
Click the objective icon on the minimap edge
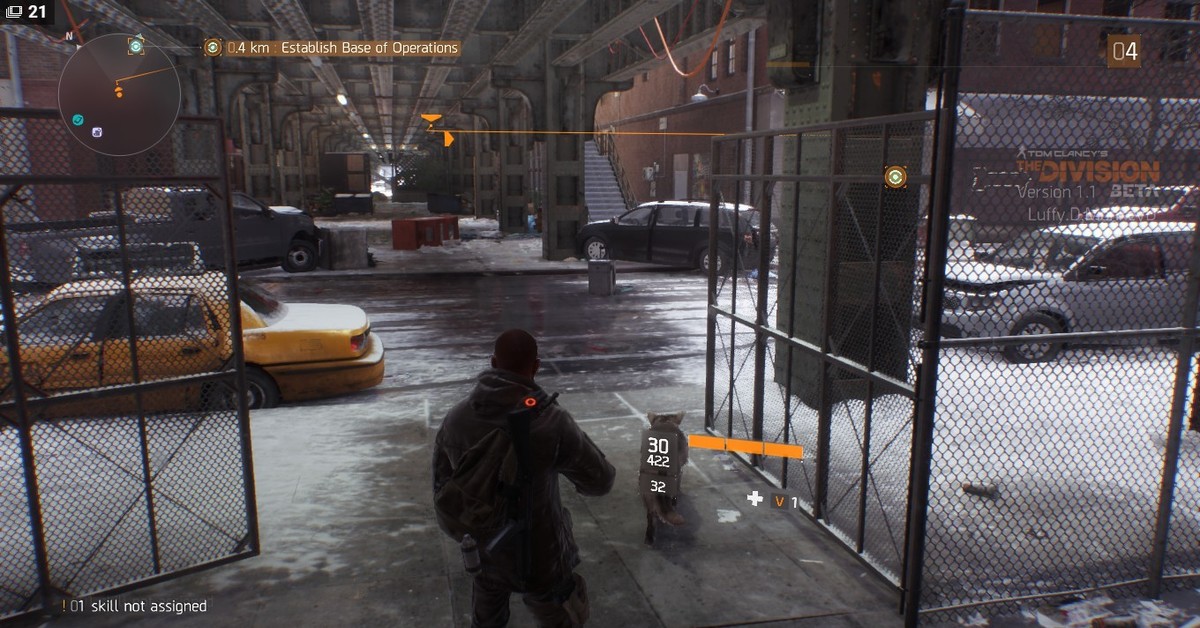(x=136, y=46)
